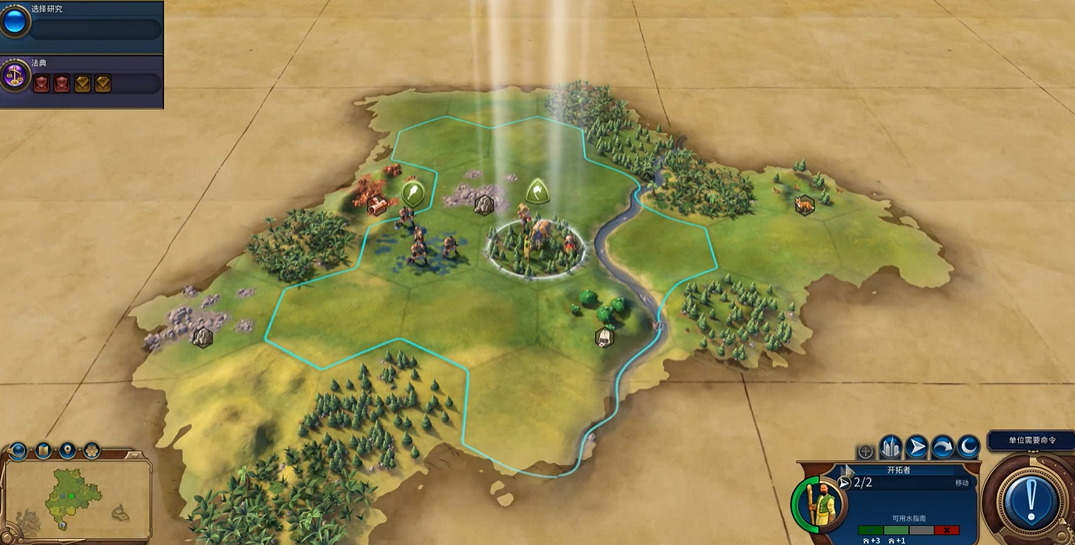Click the exclamation mark turn action button

pos(1029,501)
